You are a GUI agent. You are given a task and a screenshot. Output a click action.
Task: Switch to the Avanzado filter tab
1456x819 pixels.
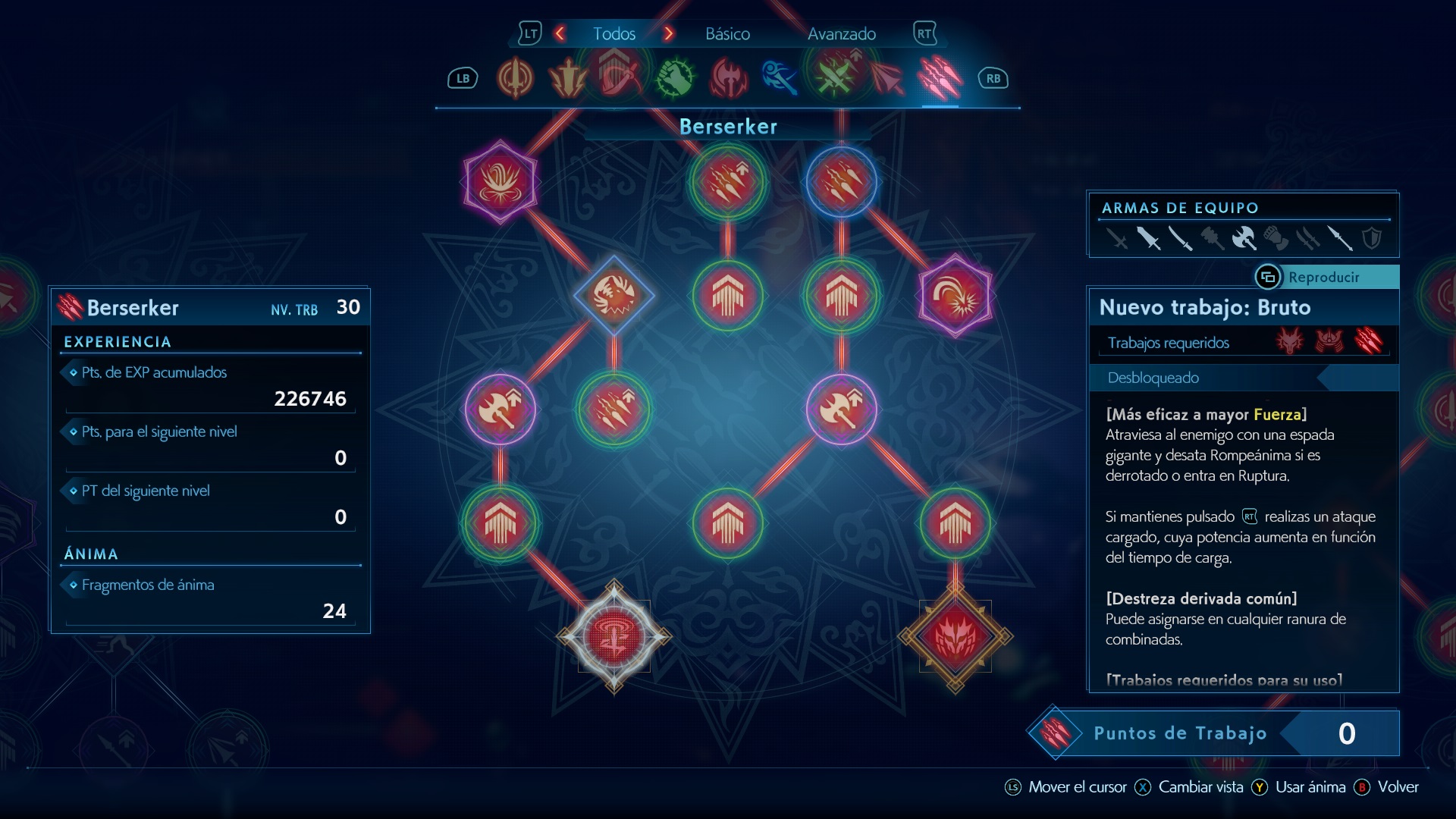(841, 34)
